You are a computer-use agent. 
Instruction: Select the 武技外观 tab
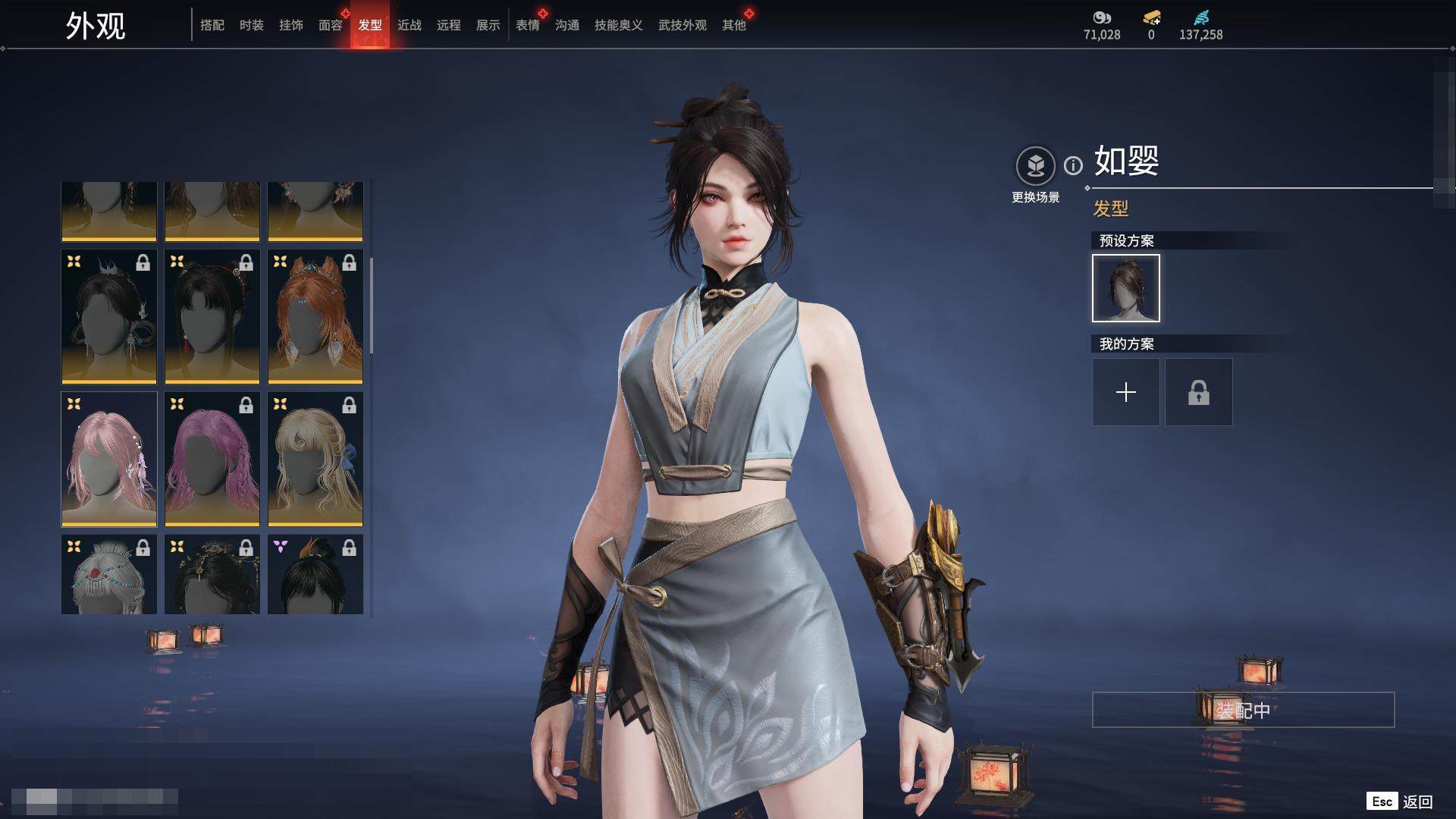coord(682,25)
